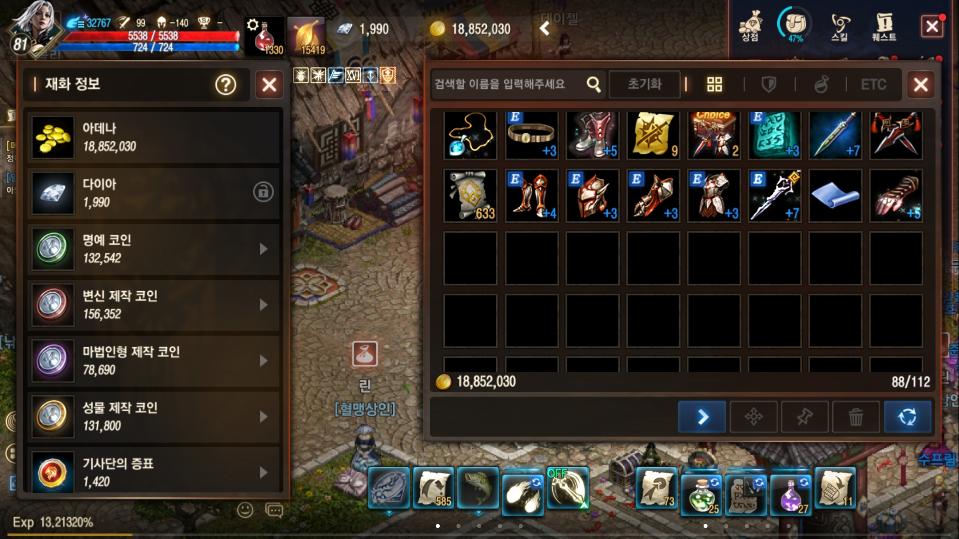Image resolution: width=959 pixels, height=539 pixels.
Task: Open the currency info help icon
Action: (x=226, y=85)
